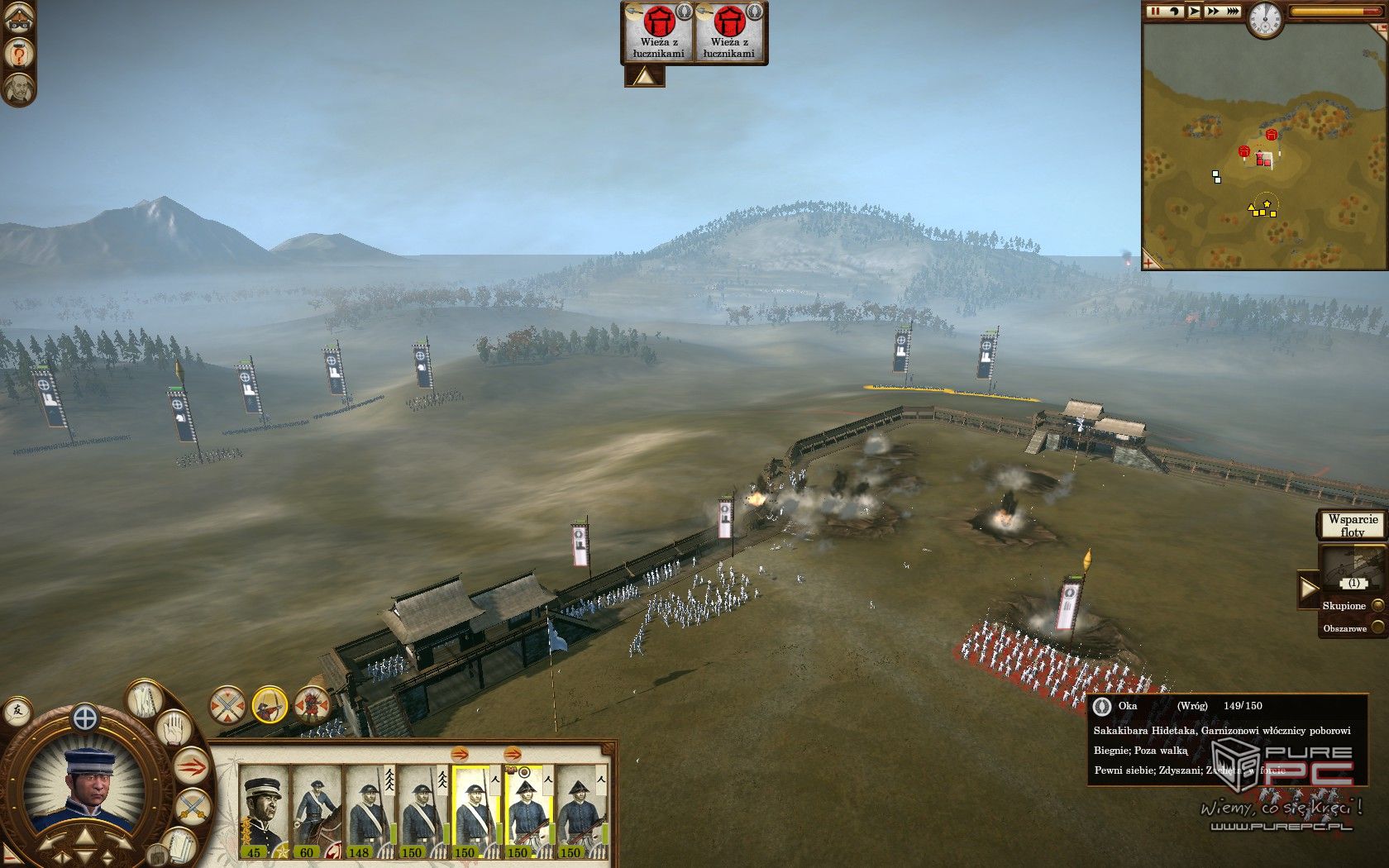Image resolution: width=1389 pixels, height=868 pixels.
Task: Click the red samurai formation button
Action: tap(313, 706)
